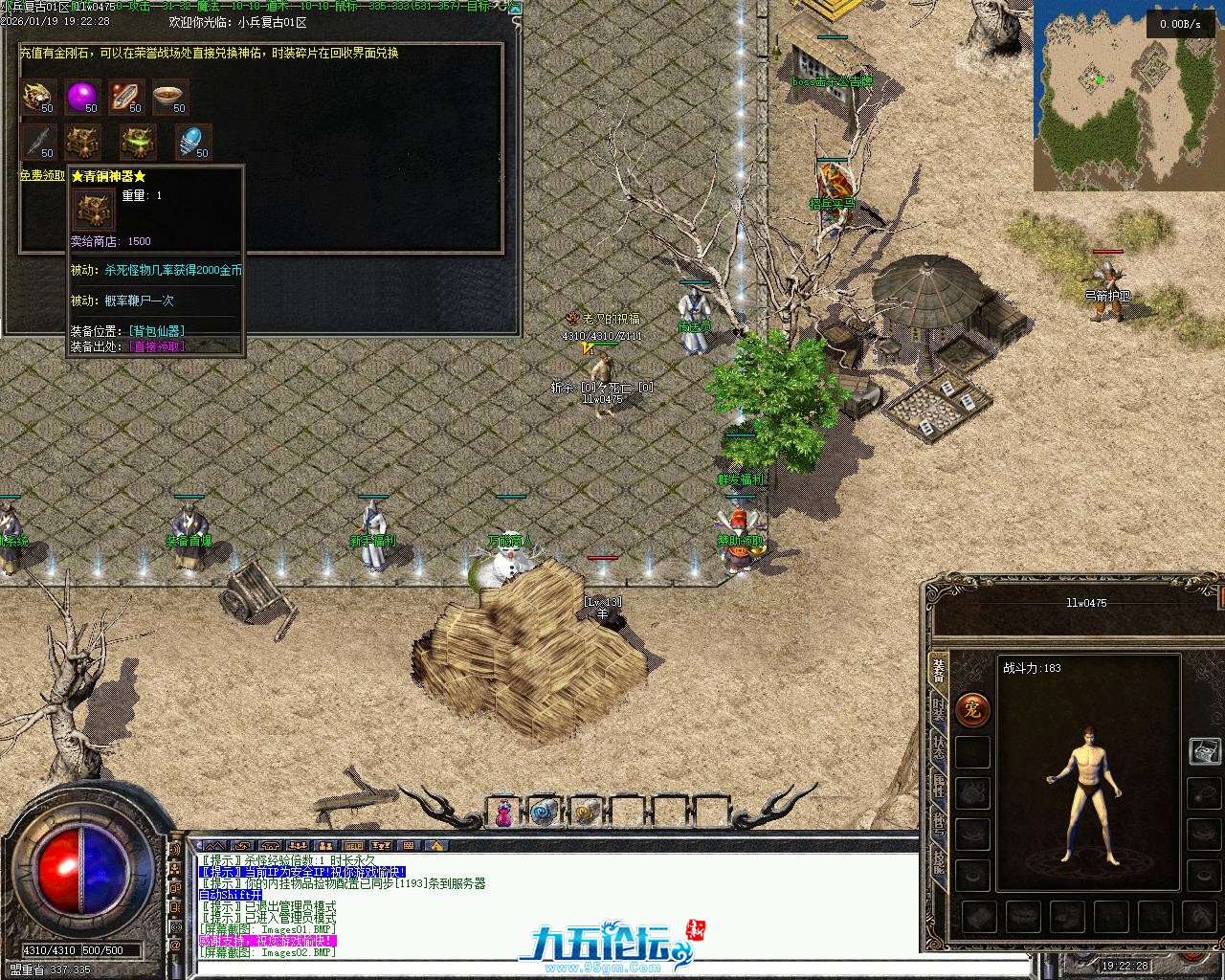This screenshot has height=980, width=1225.
Task: Select the blue crystal gem reward
Action: pos(192,142)
